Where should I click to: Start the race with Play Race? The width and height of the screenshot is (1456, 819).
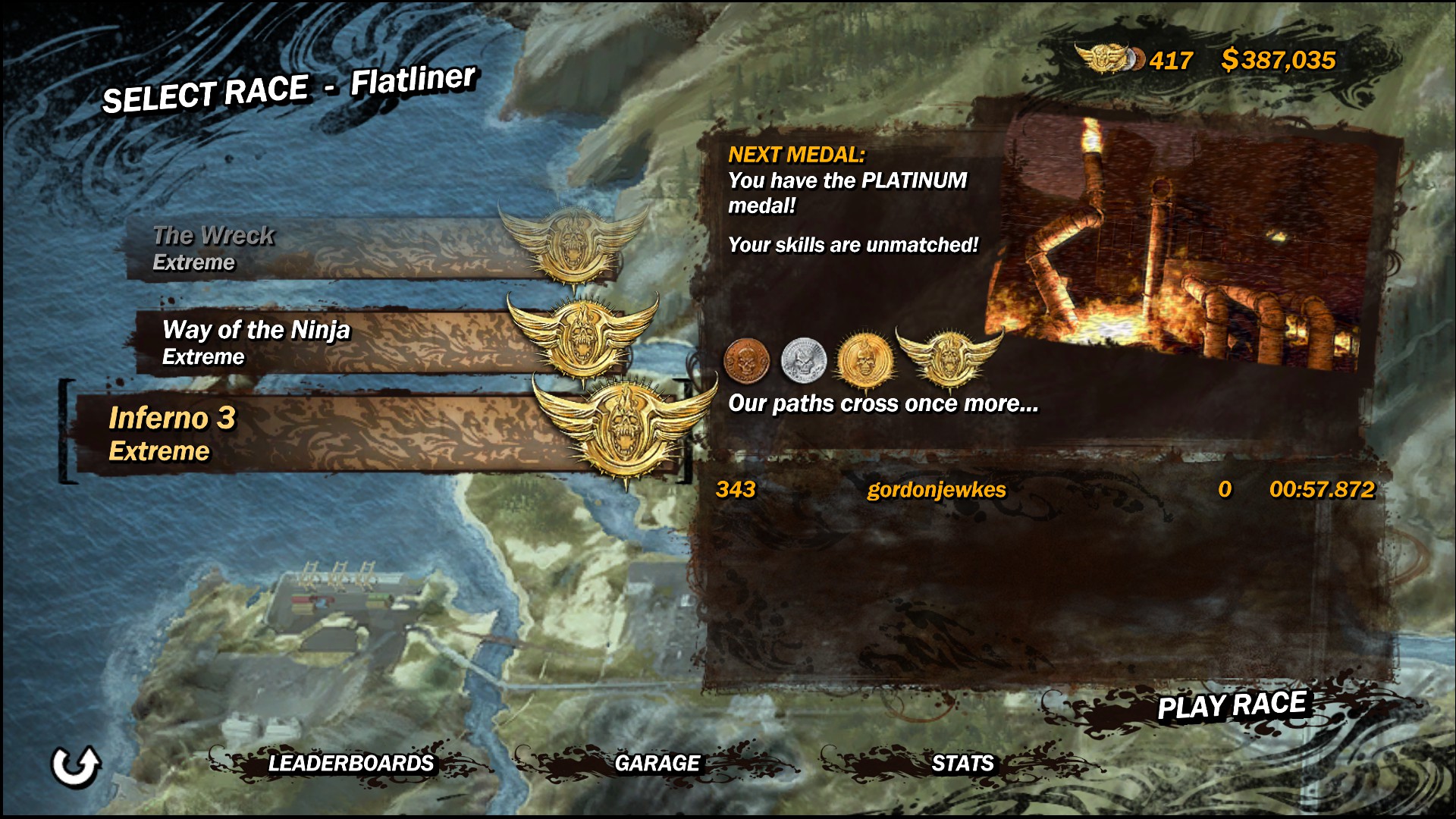point(1231,706)
